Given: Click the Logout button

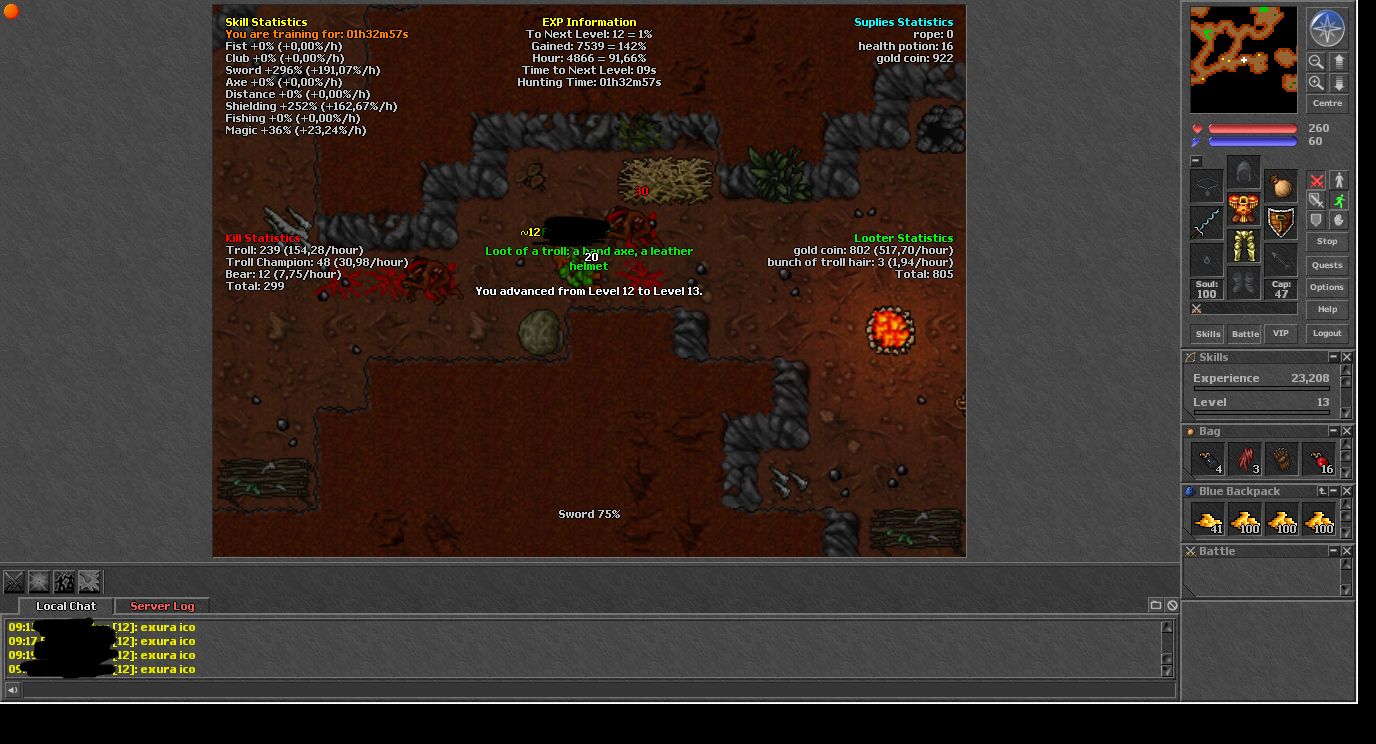Looking at the screenshot, I should point(1327,334).
